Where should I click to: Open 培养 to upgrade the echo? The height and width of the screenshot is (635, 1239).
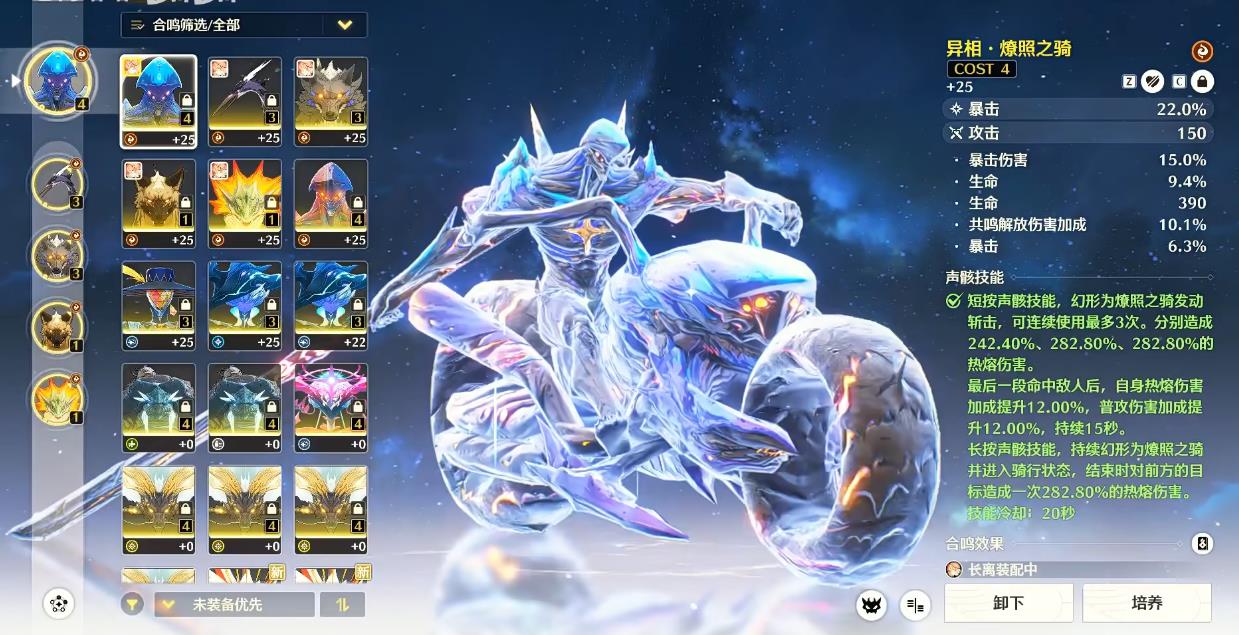pos(1146,603)
